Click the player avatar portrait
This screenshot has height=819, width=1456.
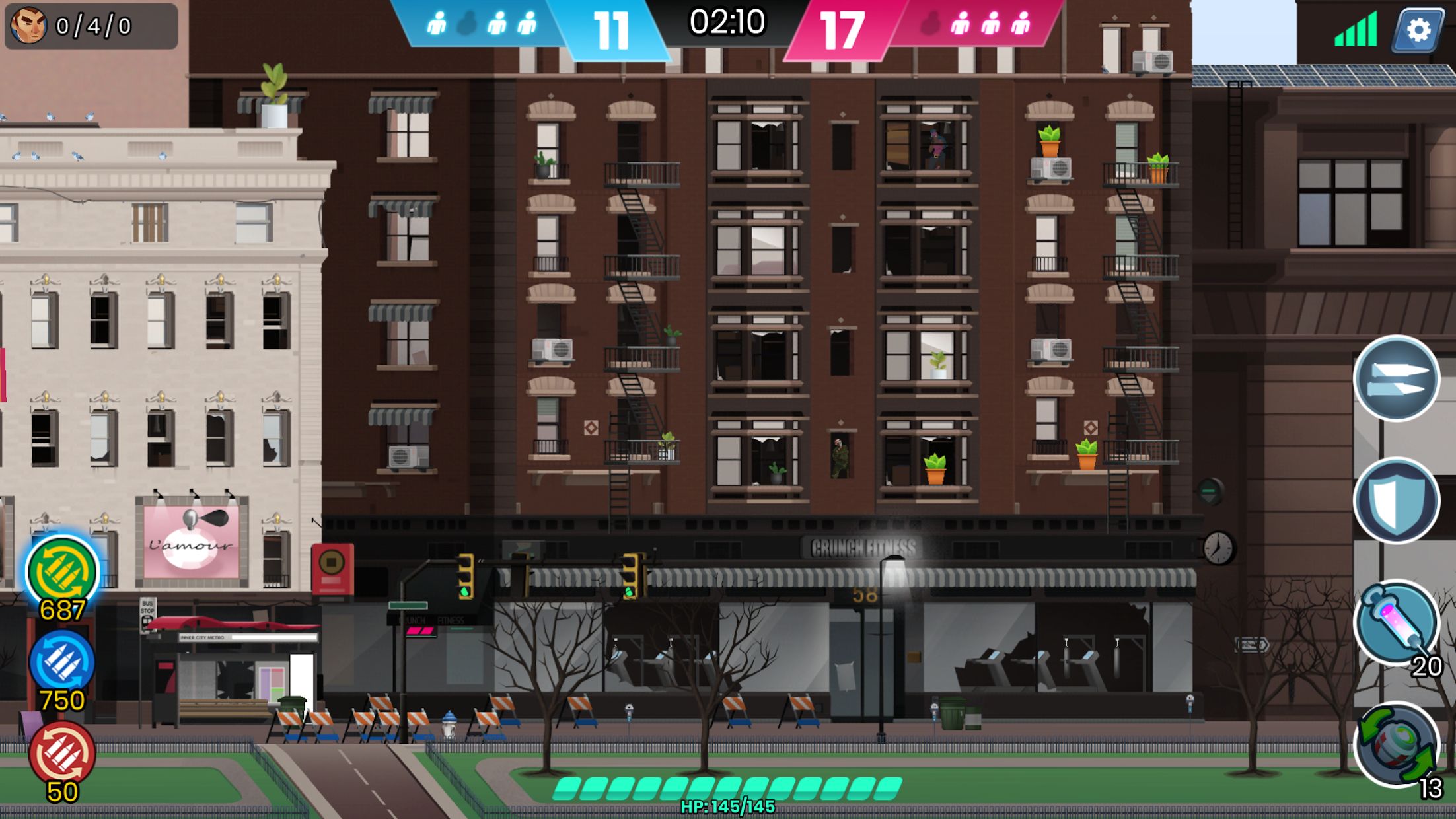click(28, 25)
